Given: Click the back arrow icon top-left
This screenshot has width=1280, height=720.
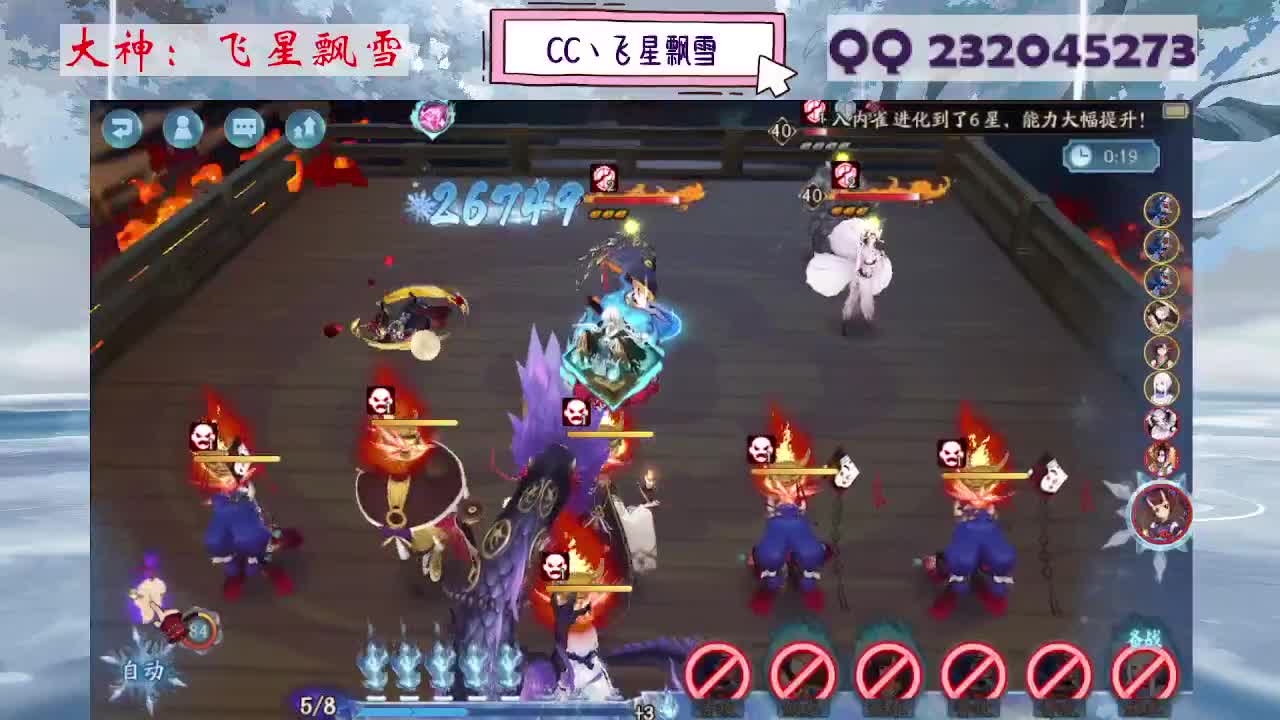Looking at the screenshot, I should point(122,128).
